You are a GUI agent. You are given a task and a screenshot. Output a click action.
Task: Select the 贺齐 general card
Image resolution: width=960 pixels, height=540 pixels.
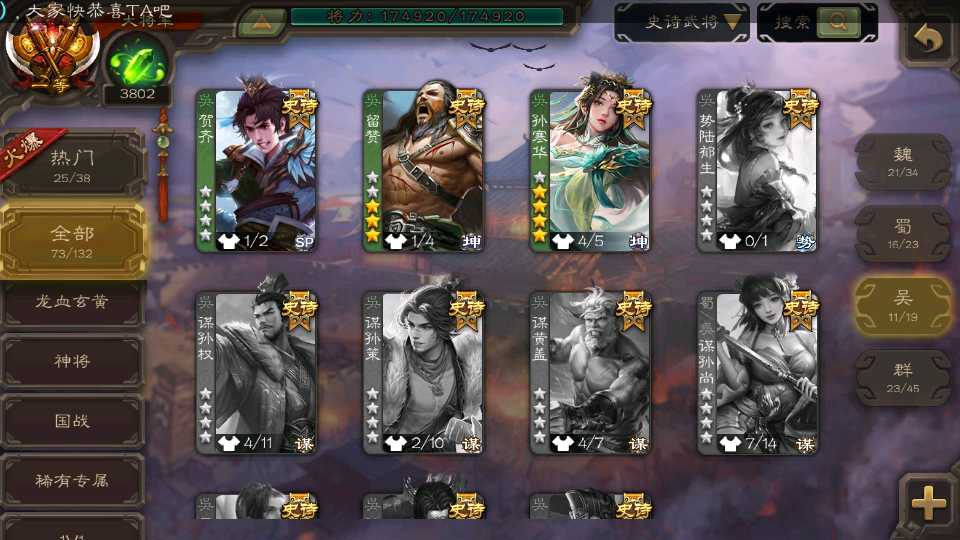[256, 170]
